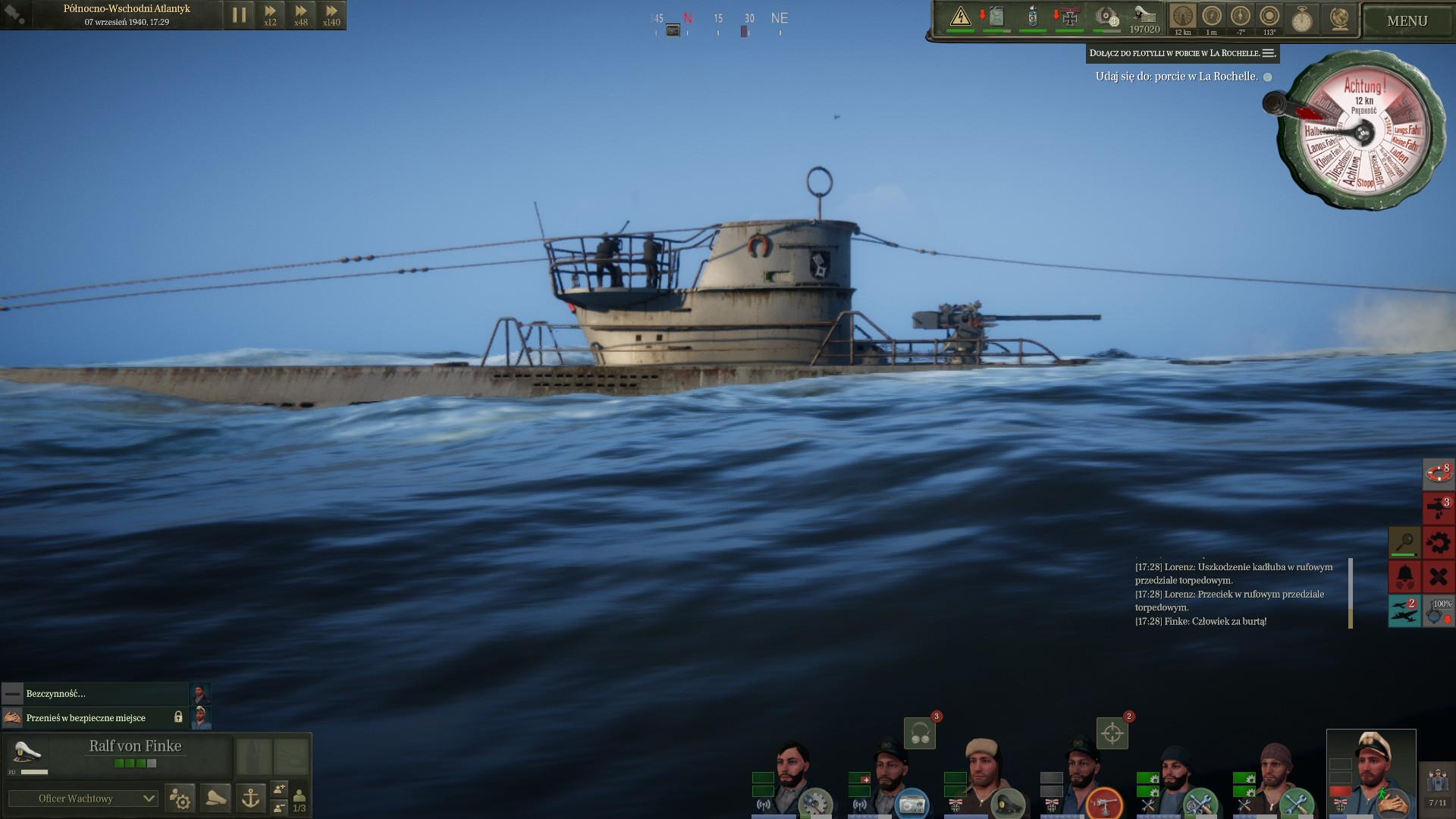Open the MENU button
This screenshot has height=819, width=1456.
(1407, 20)
